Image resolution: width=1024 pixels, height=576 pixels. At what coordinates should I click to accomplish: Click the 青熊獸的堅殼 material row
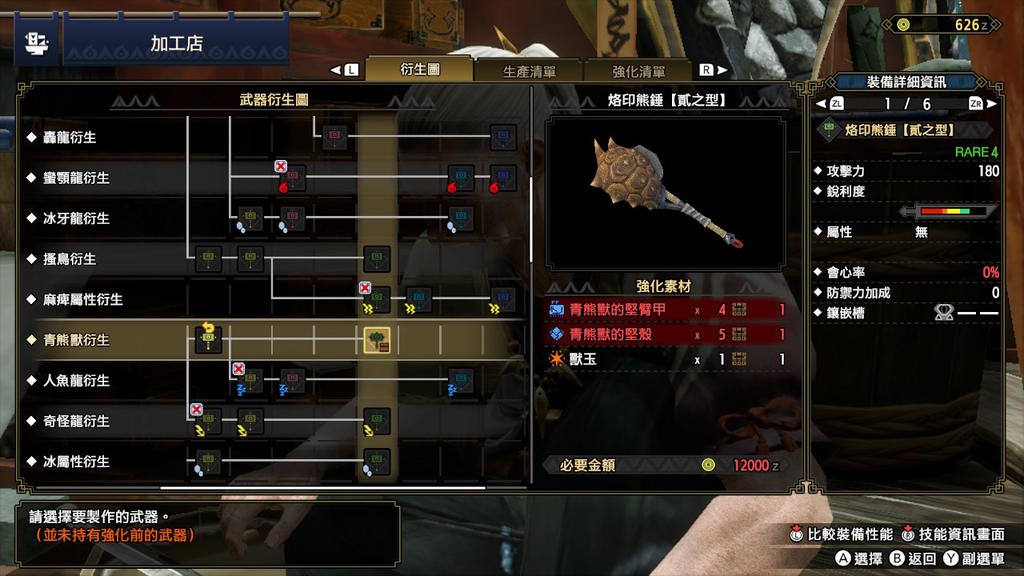[666, 335]
